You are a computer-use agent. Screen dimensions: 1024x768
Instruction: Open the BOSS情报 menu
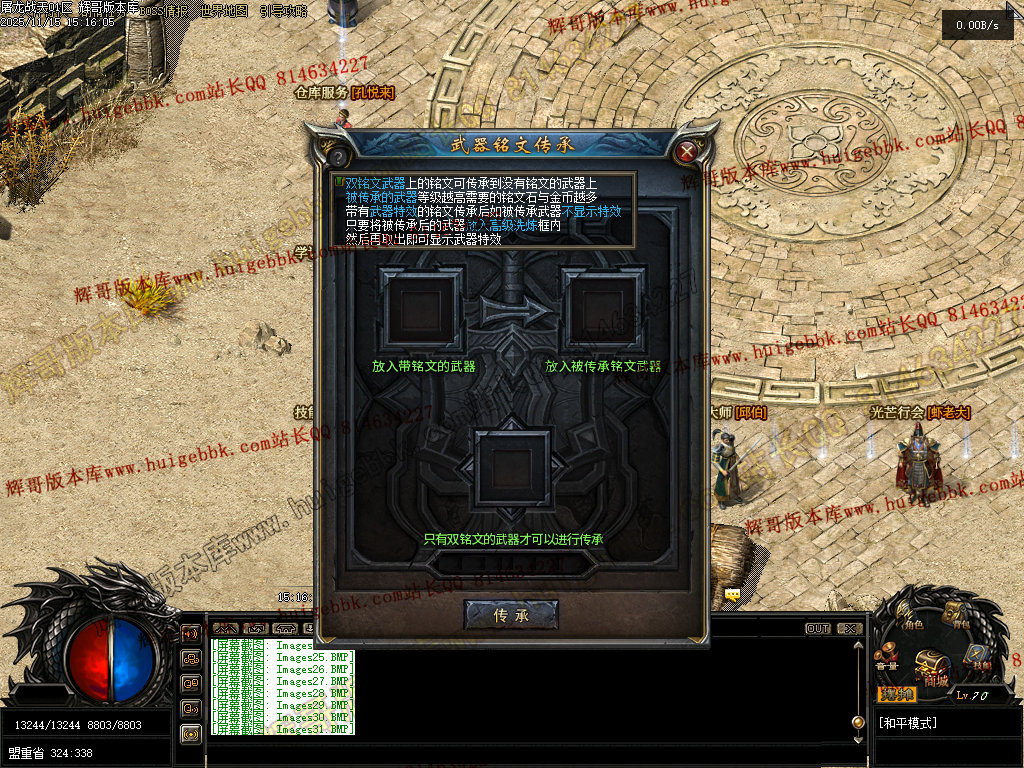[x=164, y=11]
